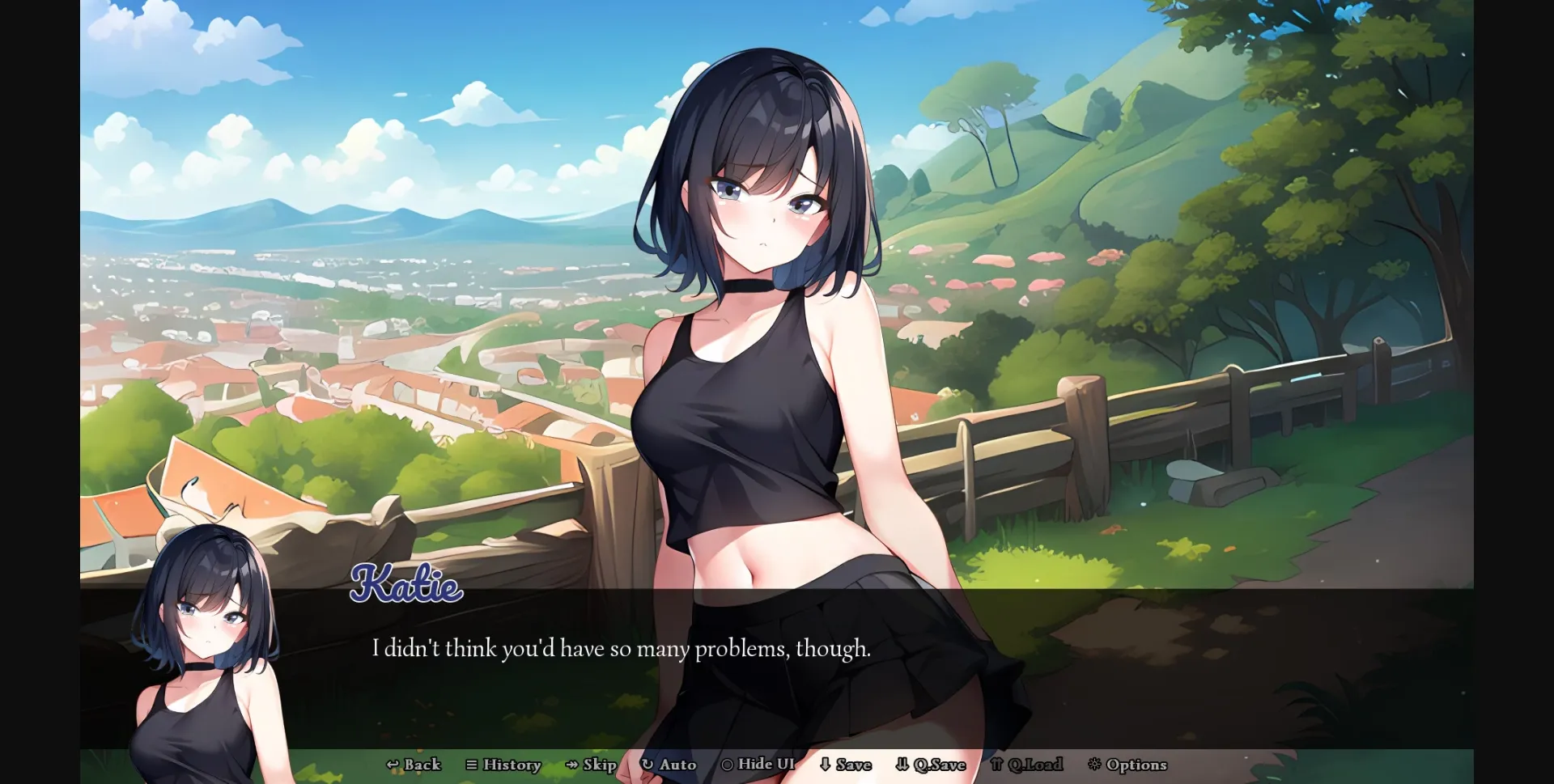Enable Skip mode to fast-forward text
Screen dimensions: 1554x784
(x=593, y=764)
